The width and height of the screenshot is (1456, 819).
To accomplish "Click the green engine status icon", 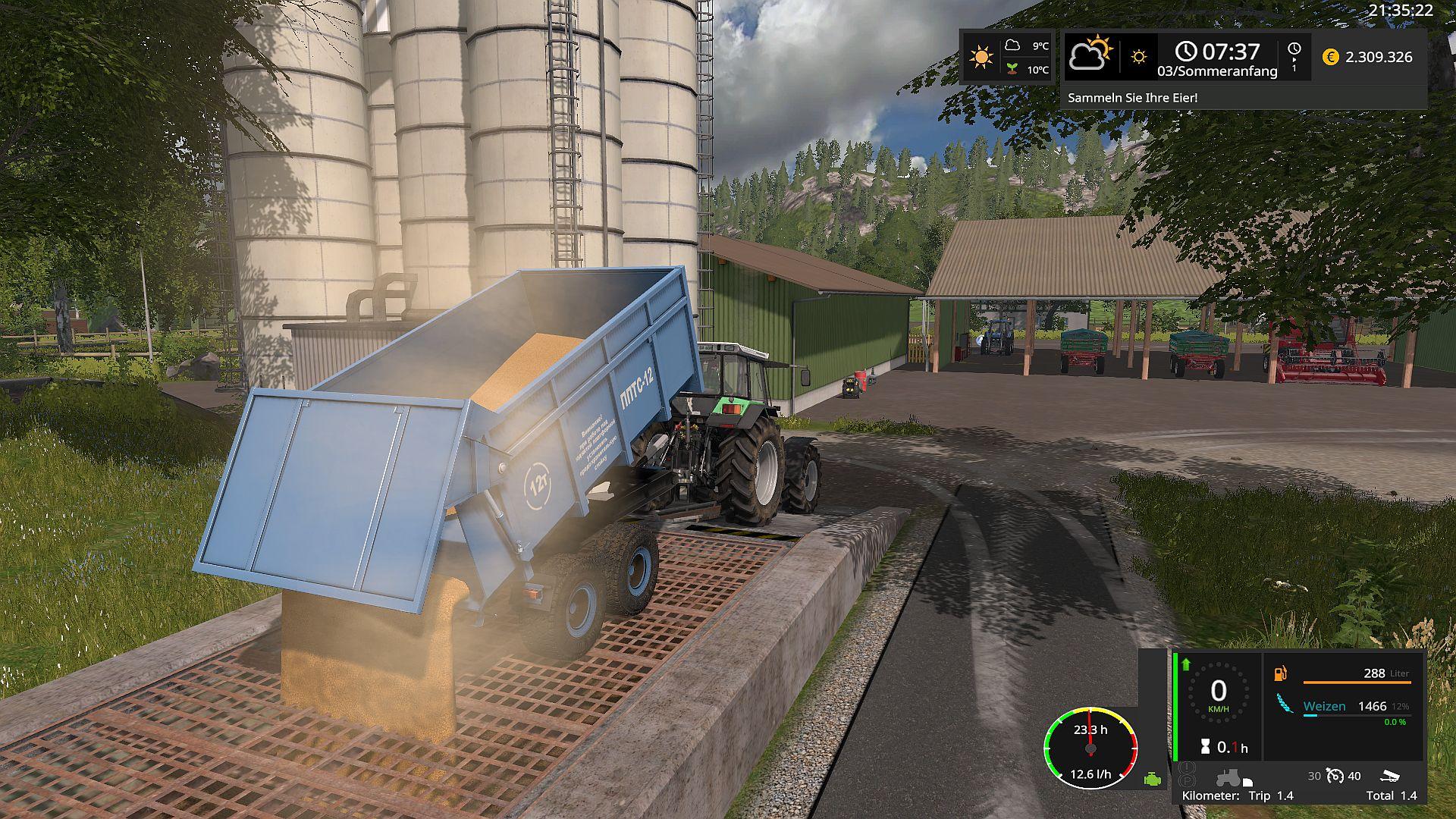I will coord(1152,779).
